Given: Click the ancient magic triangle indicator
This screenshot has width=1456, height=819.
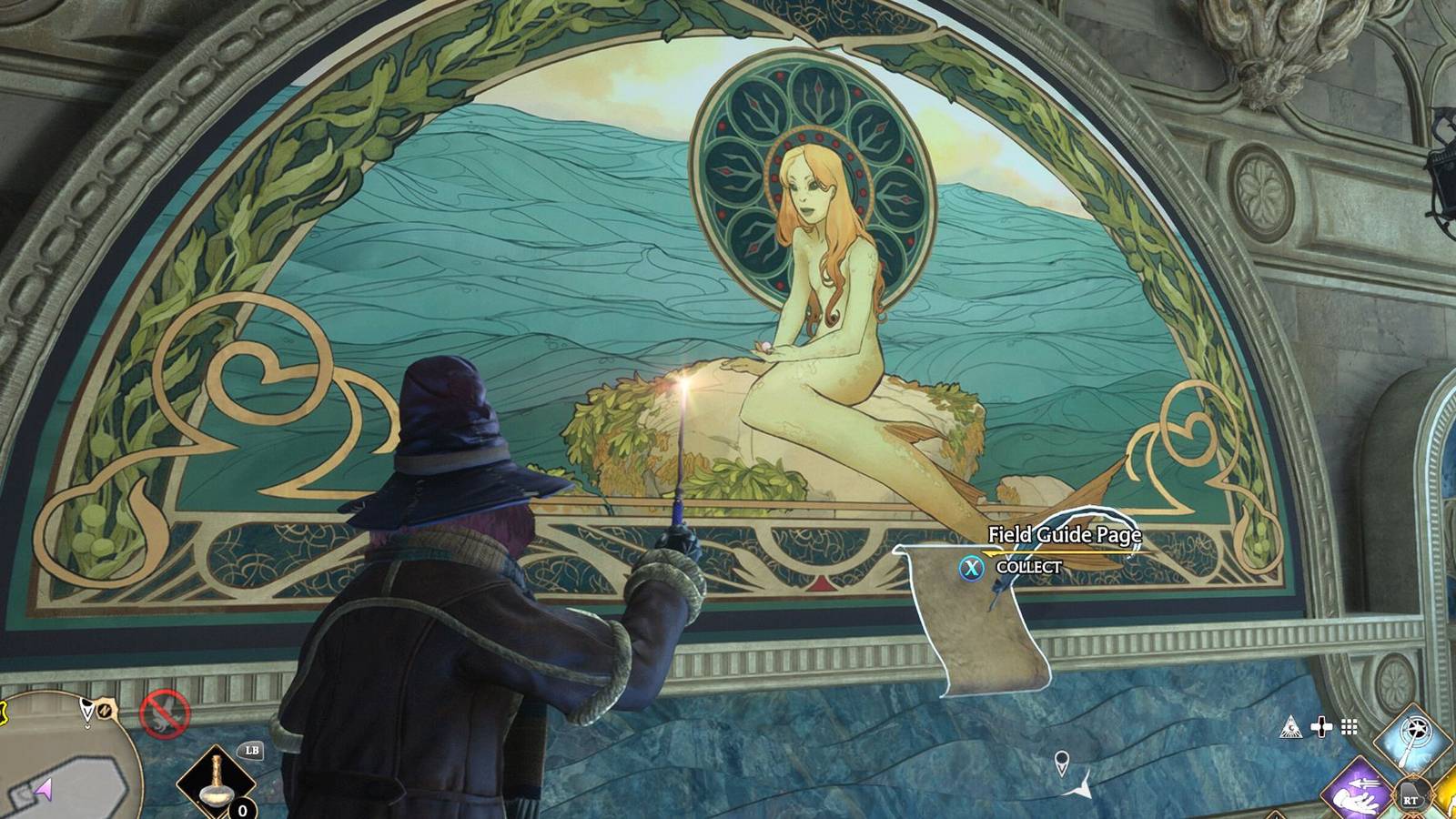Looking at the screenshot, I should pos(1290,726).
